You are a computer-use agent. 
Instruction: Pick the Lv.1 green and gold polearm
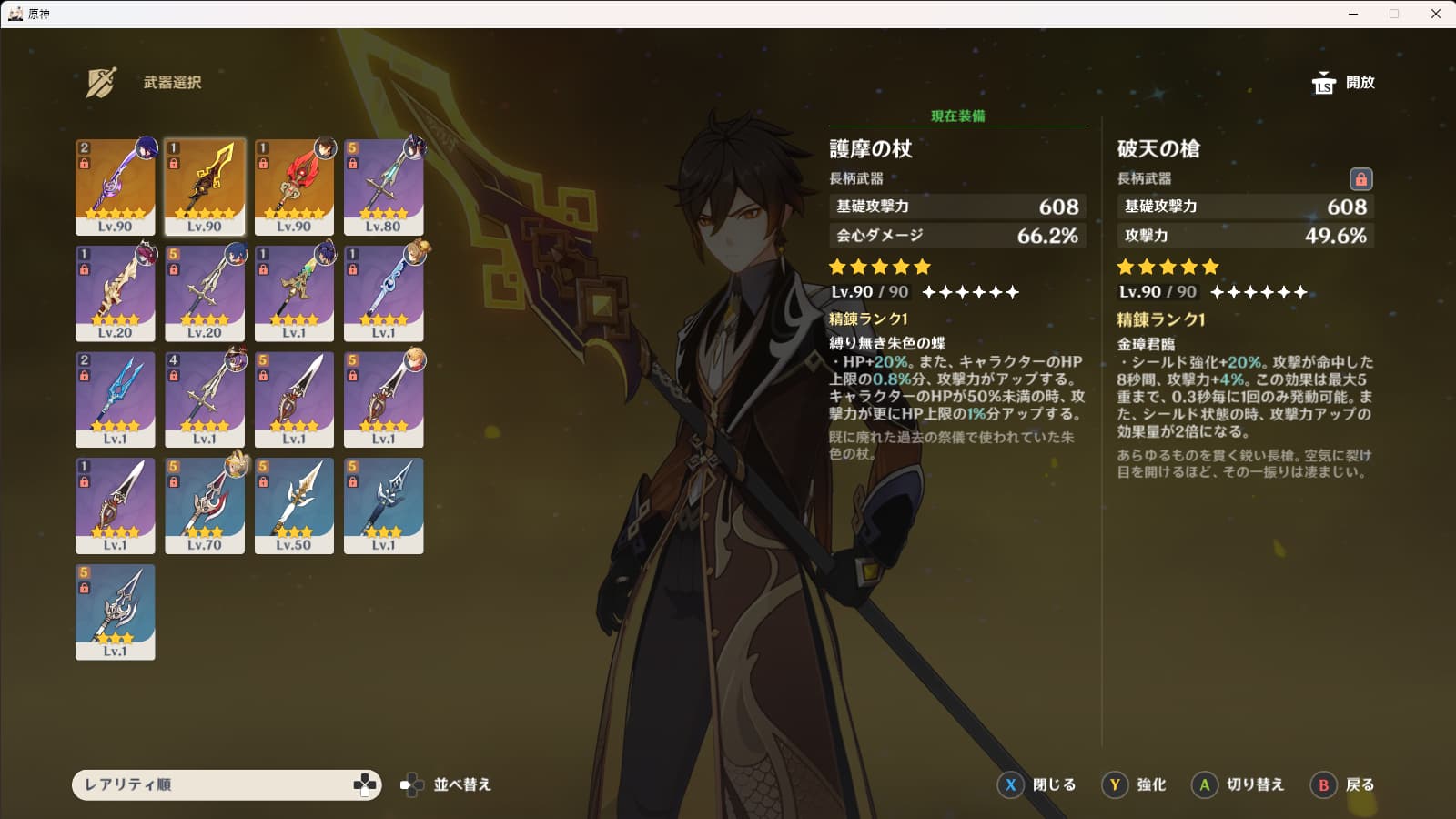point(294,293)
